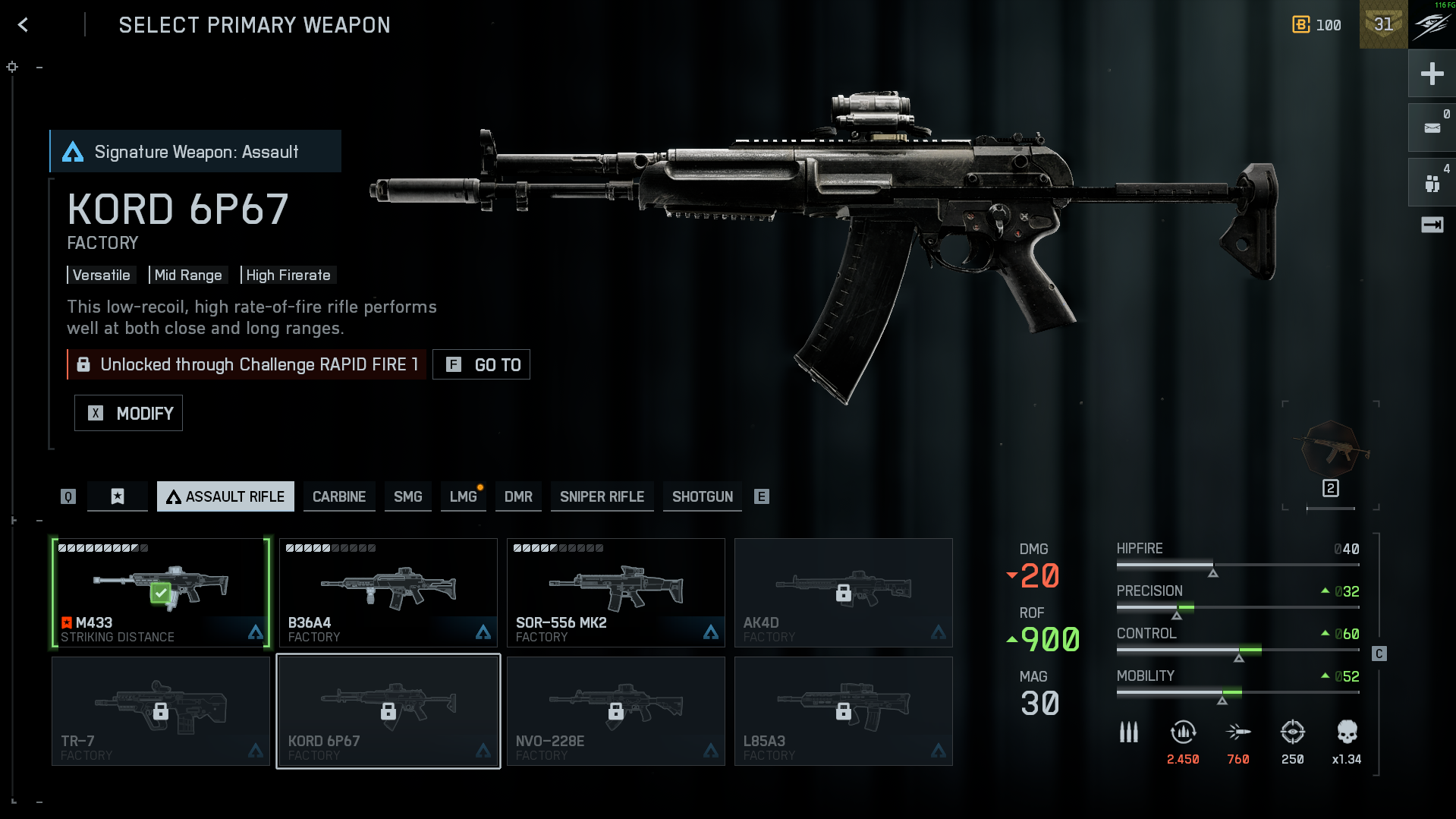This screenshot has height=819, width=1456.
Task: Select the M433 Striking Distance weapon
Action: pos(161,593)
